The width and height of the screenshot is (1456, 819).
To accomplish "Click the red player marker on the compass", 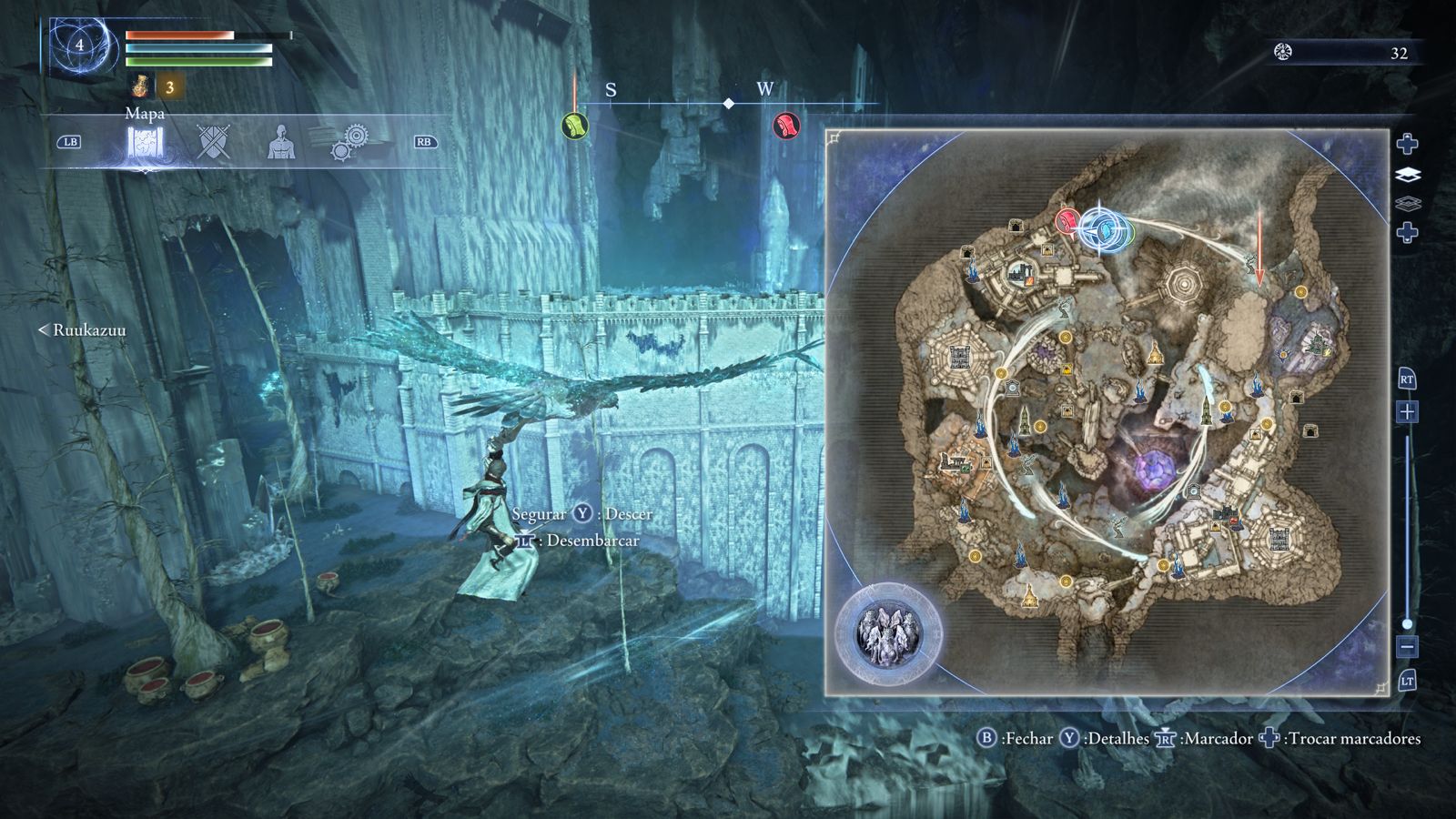I will 785,126.
